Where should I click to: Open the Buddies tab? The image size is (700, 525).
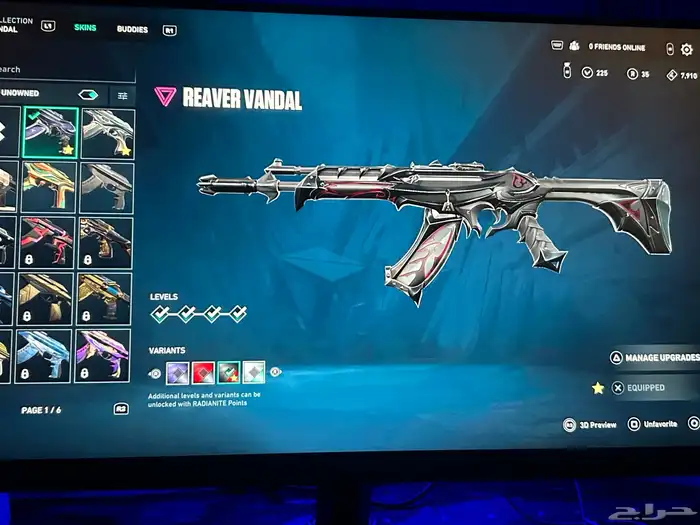click(132, 29)
